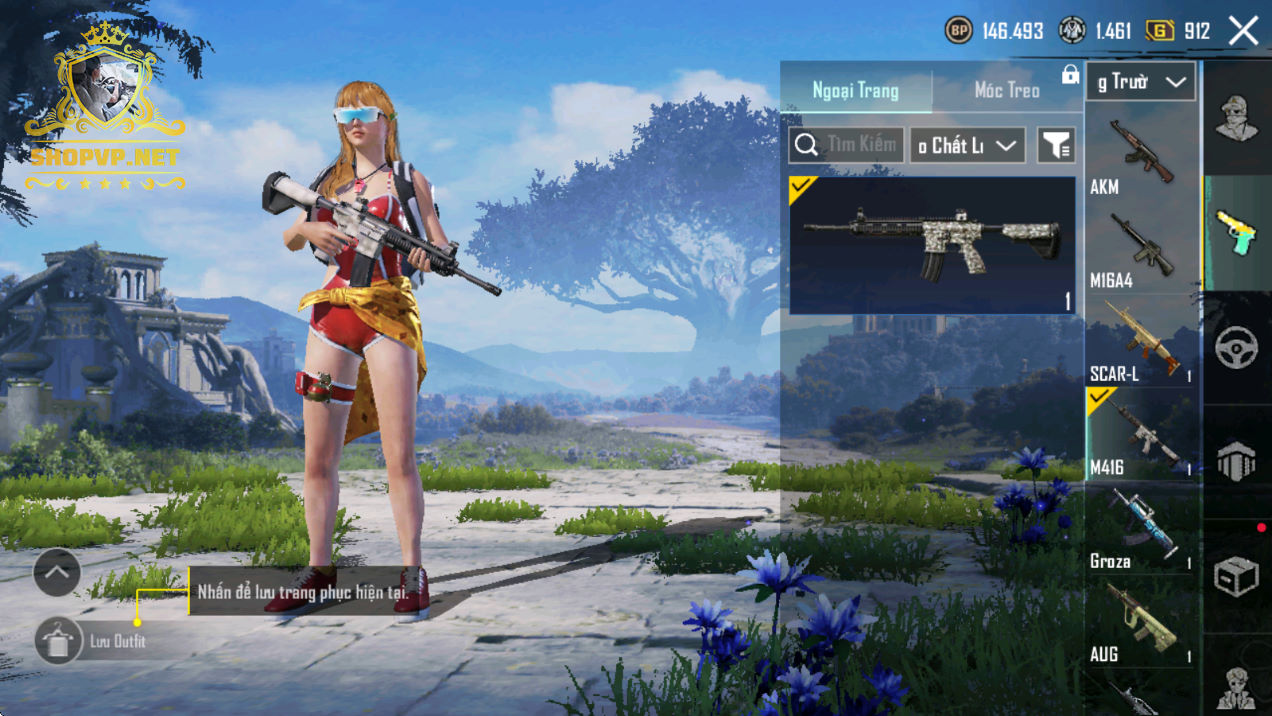Save the current outfit with Lưu Outfit

(x=59, y=641)
